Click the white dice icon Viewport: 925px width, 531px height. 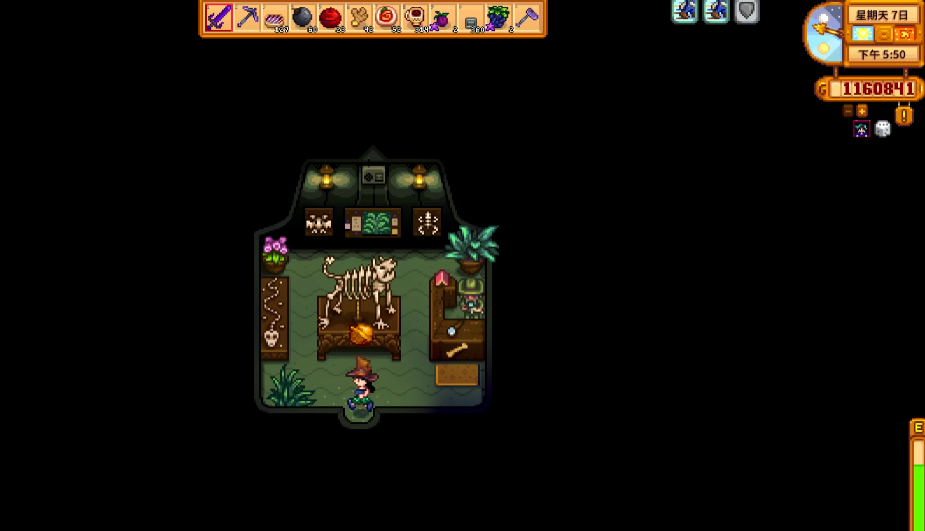pyautogui.click(x=883, y=128)
